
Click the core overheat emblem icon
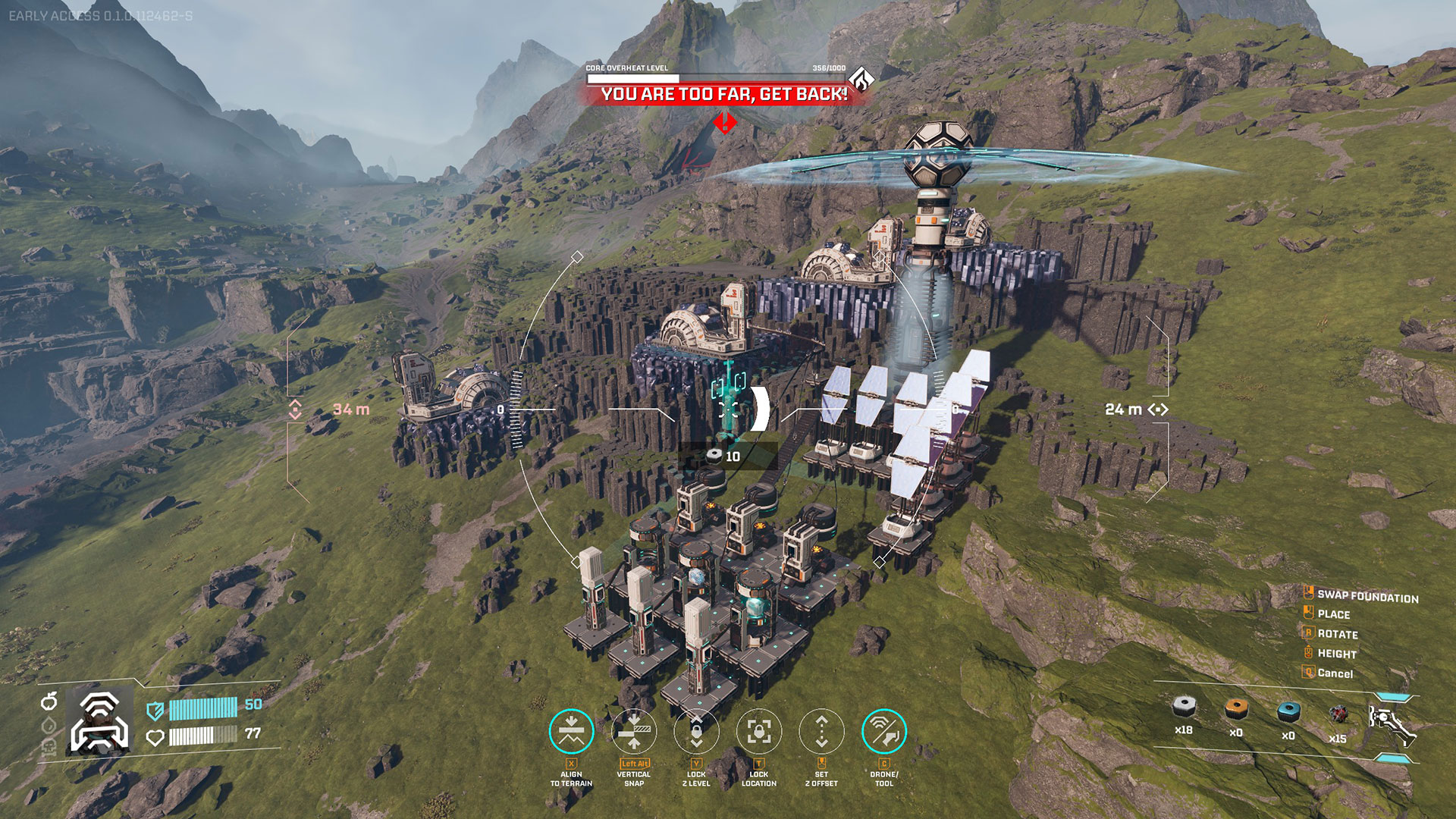point(861,79)
